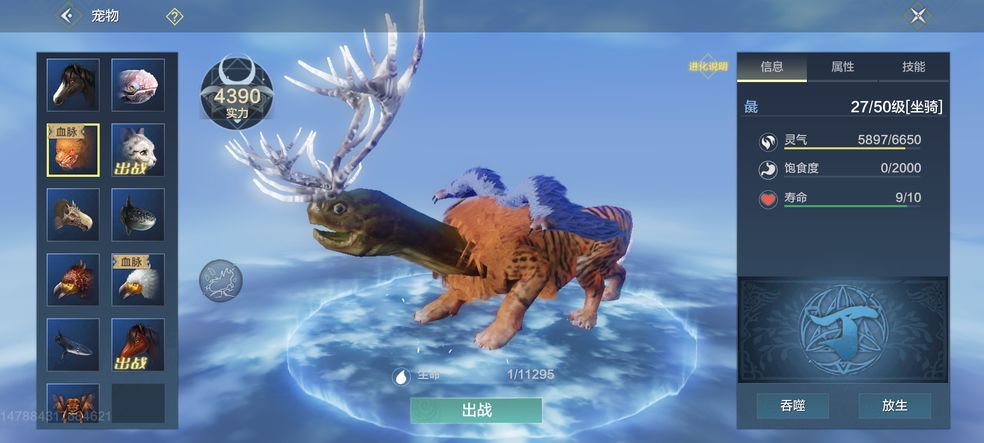Switch to the 技能 tab
Viewport: 984px width, 443px height.
pyautogui.click(x=913, y=67)
